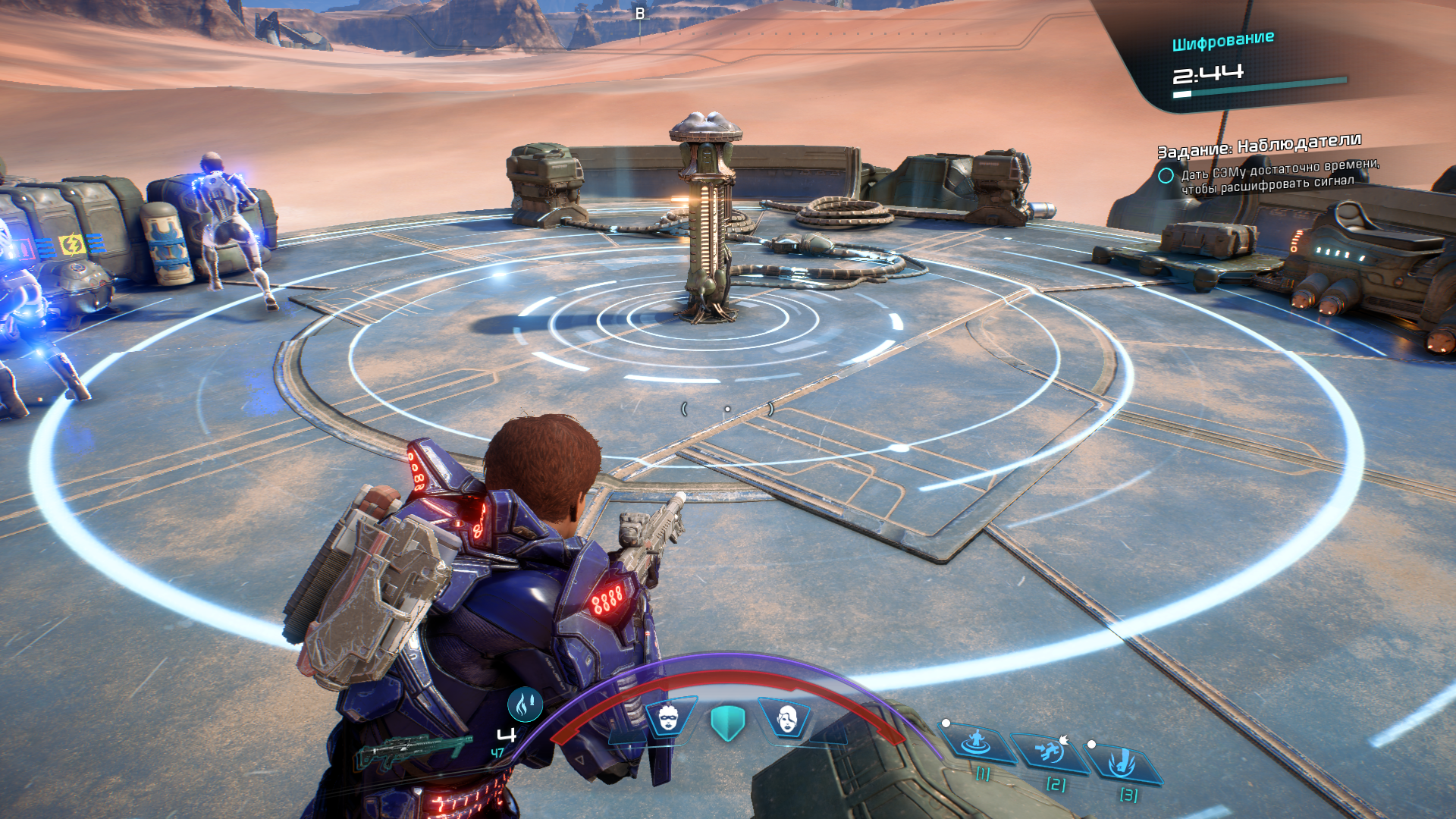This screenshot has width=1456, height=819.
Task: Select the masked squadmate portrait
Action: [x=669, y=717]
